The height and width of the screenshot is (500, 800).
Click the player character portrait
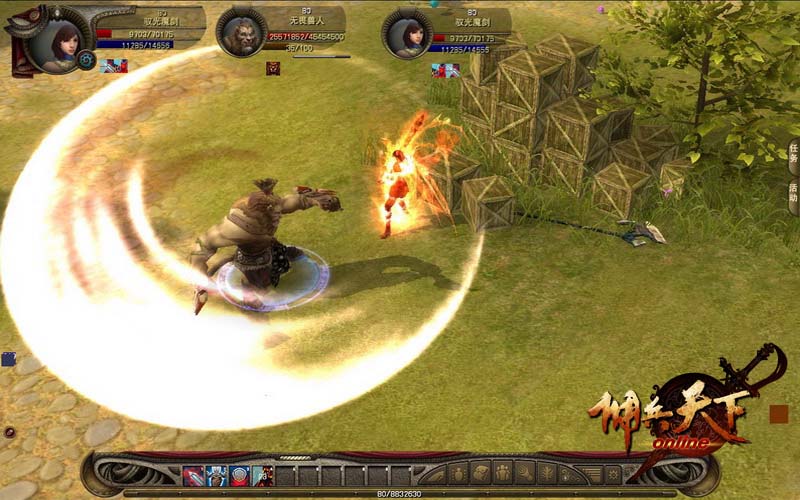[56, 40]
